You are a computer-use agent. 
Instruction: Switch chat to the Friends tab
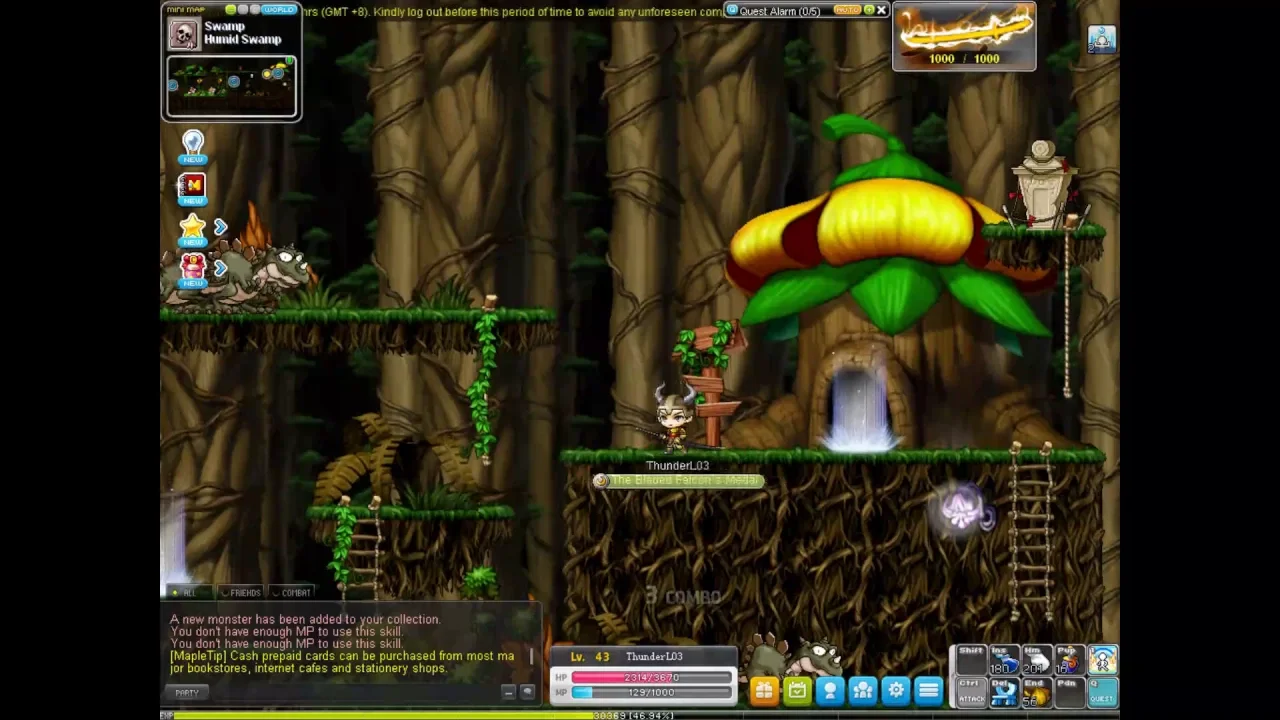click(x=240, y=593)
